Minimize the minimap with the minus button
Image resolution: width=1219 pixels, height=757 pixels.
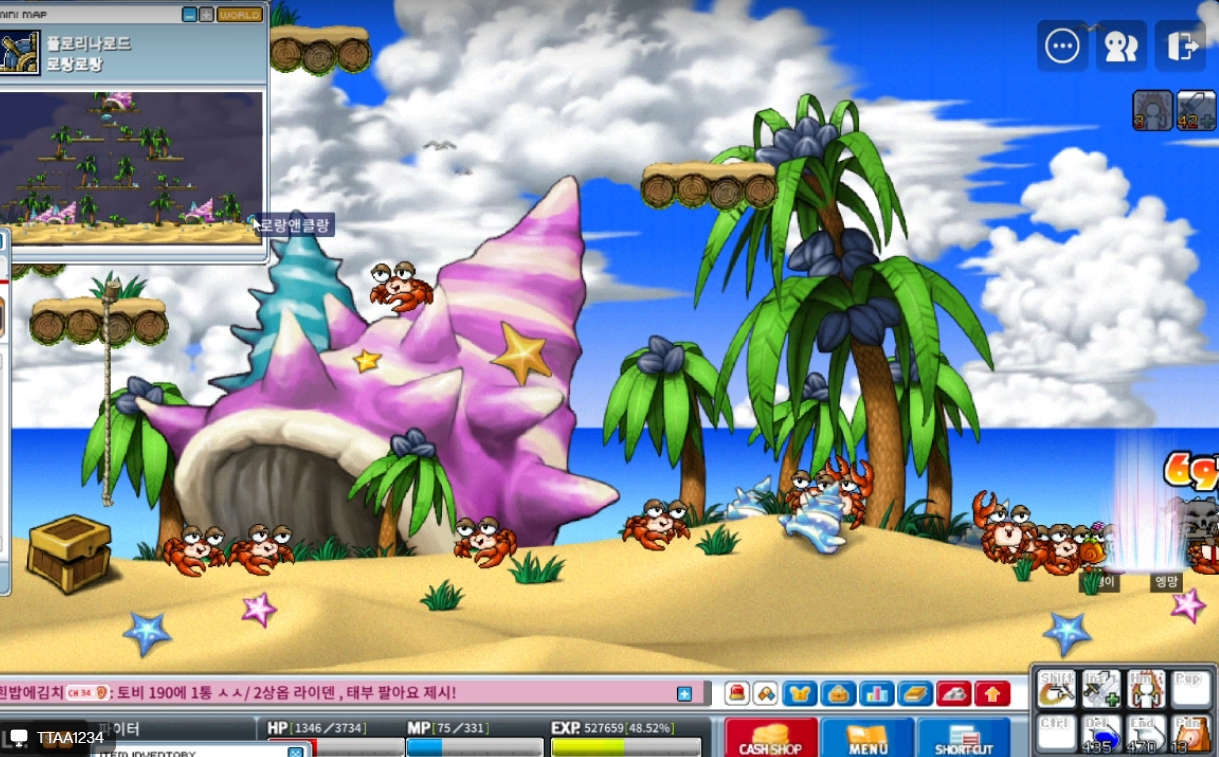pos(190,15)
